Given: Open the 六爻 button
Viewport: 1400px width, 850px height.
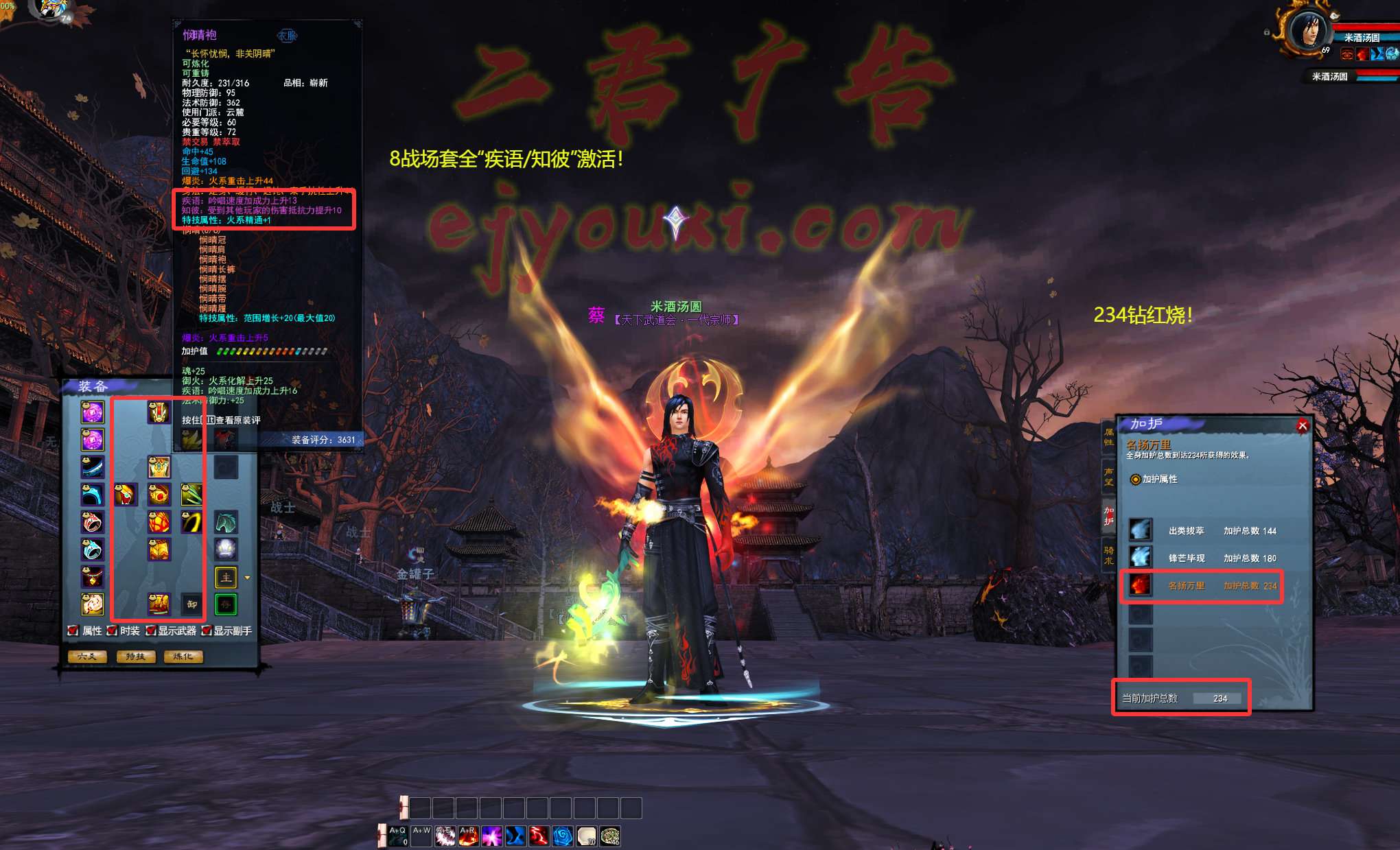Looking at the screenshot, I should point(87,657).
